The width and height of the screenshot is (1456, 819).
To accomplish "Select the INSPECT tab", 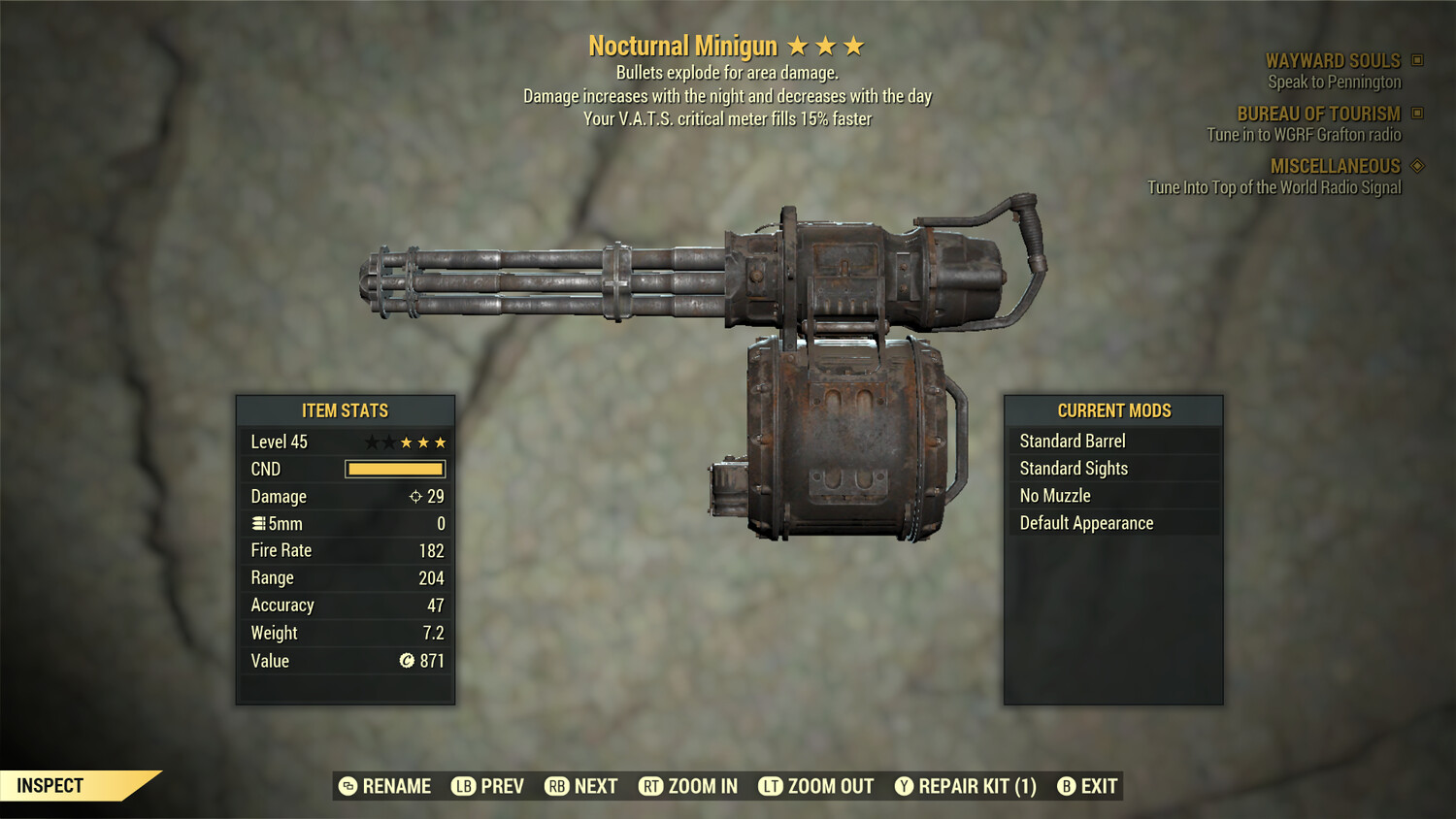I will 50,785.
